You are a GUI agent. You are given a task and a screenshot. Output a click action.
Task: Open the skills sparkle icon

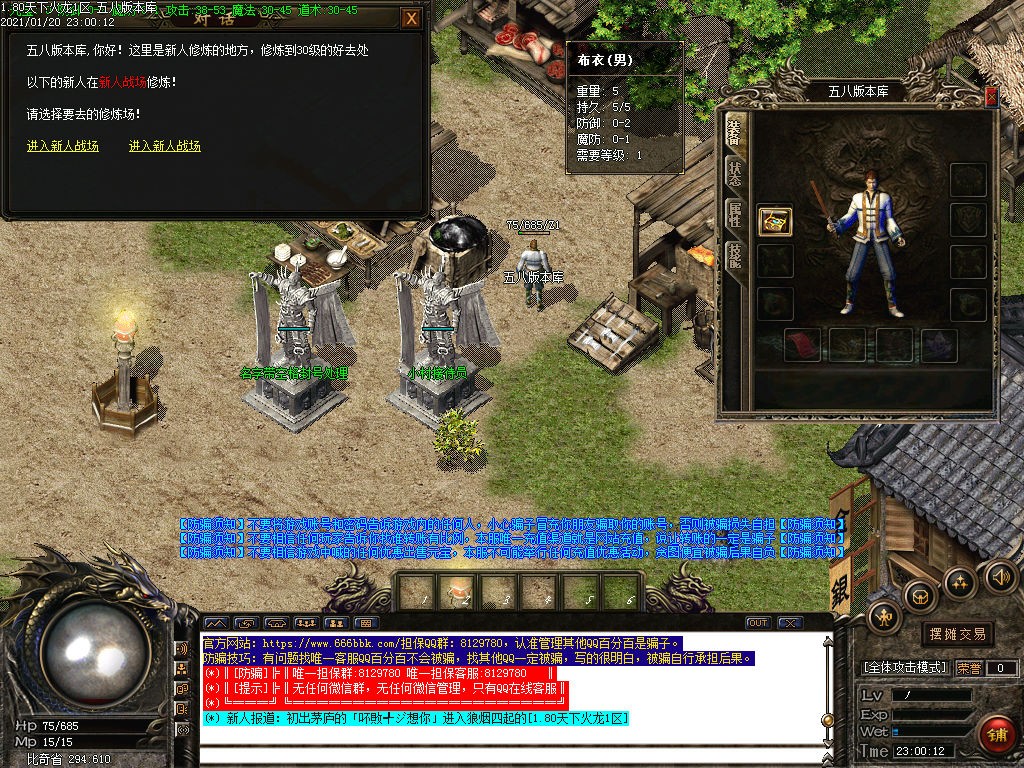coord(960,582)
